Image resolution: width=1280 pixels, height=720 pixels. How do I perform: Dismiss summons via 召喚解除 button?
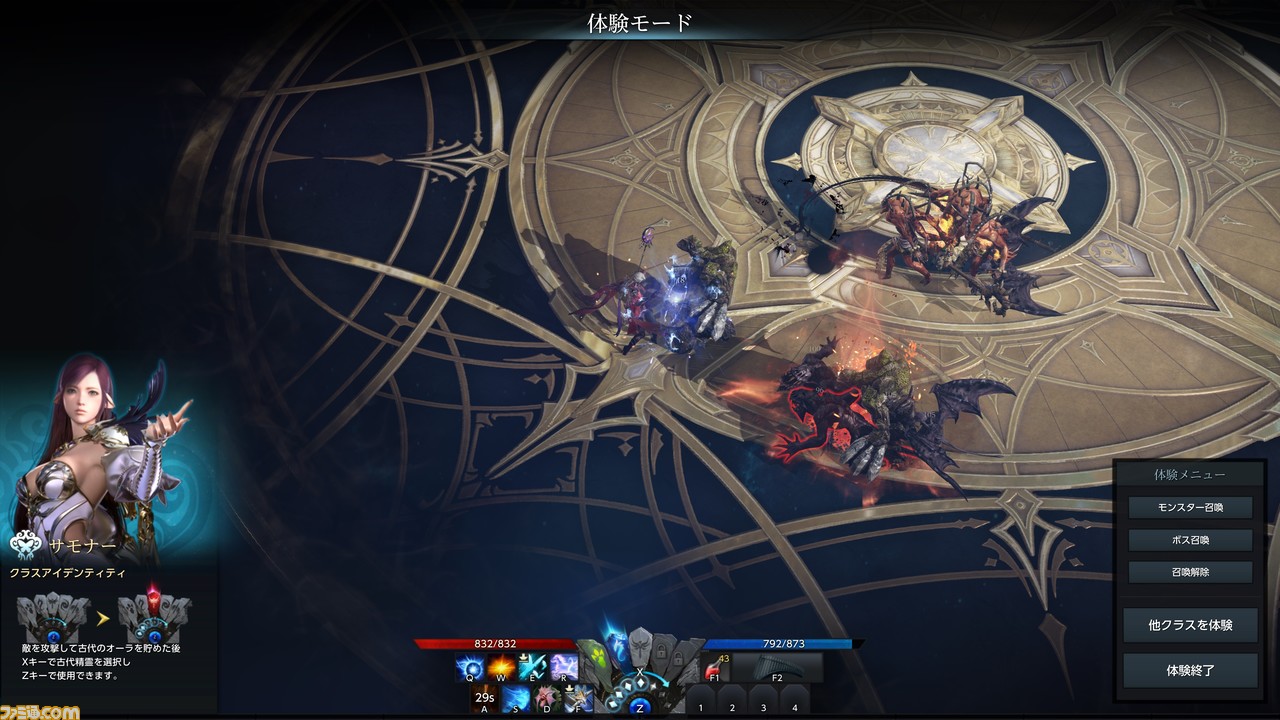click(1190, 573)
